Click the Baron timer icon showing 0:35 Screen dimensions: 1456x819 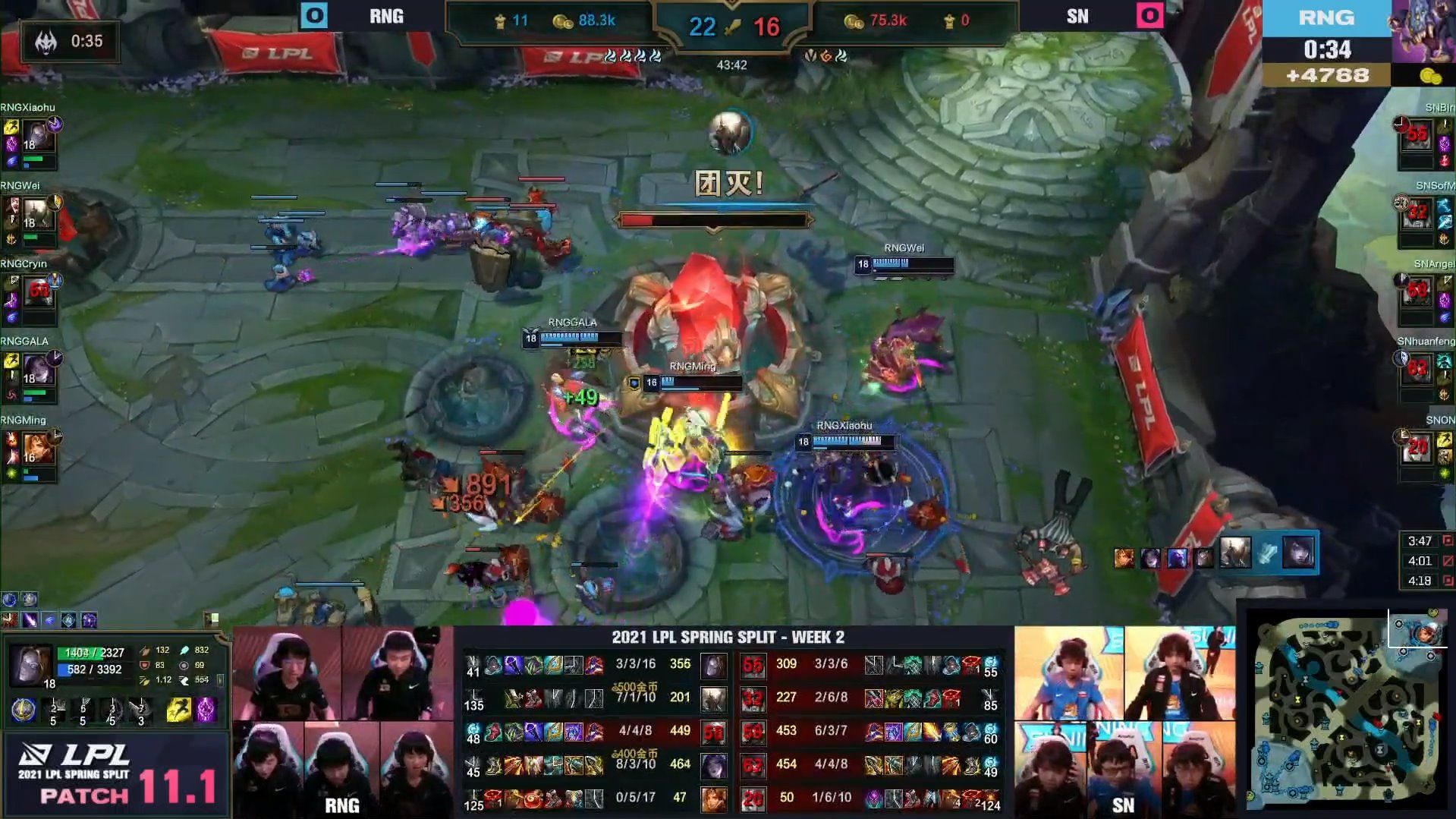point(48,42)
